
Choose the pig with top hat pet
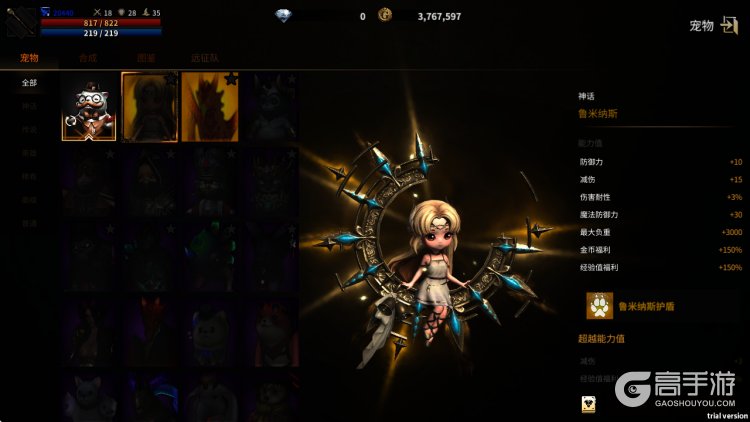click(x=89, y=106)
